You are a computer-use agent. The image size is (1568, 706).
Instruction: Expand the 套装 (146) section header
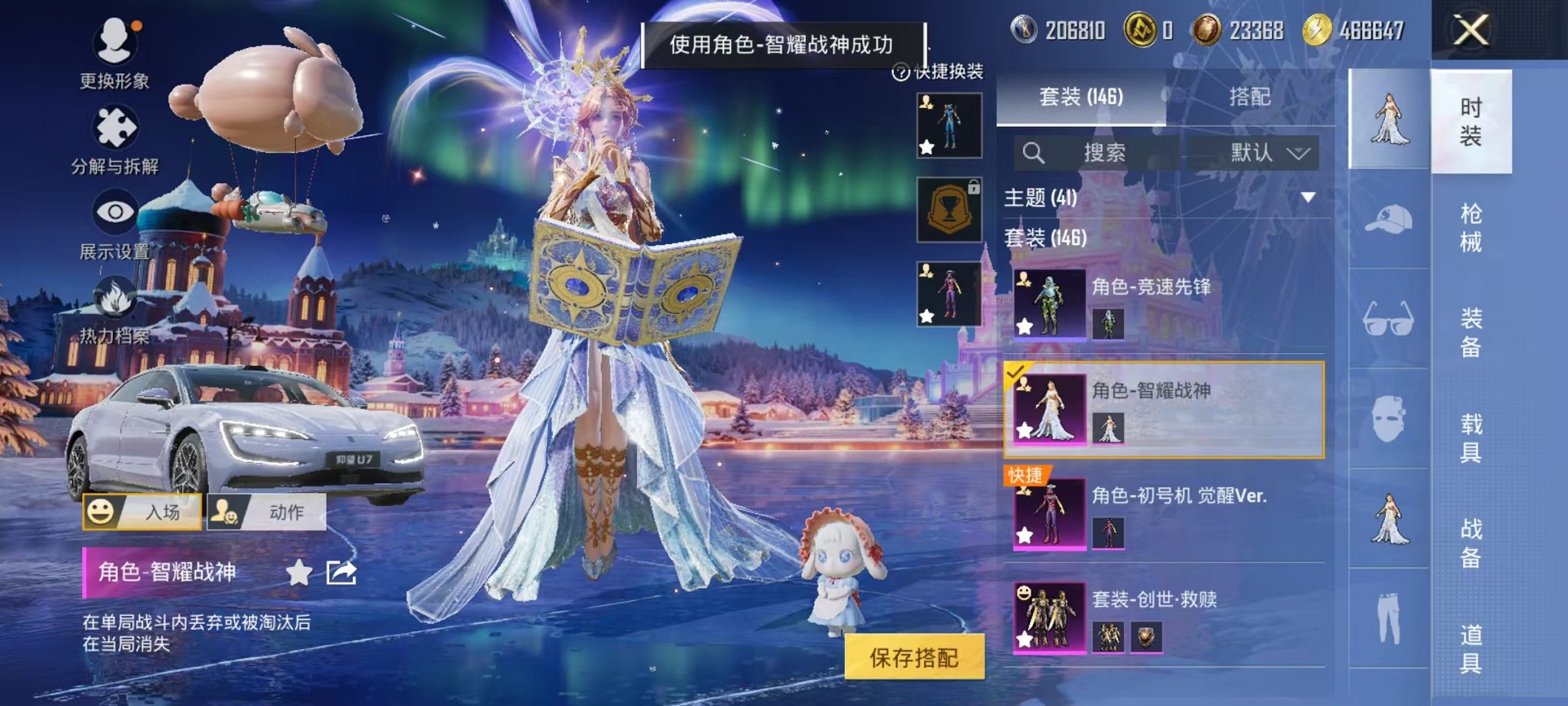coord(1045,239)
